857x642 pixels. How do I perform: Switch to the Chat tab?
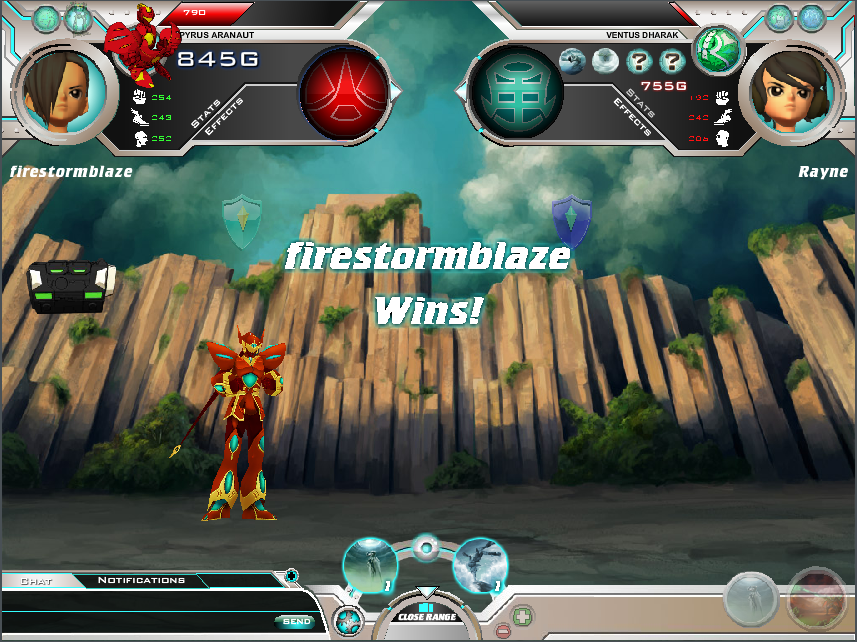pos(37,580)
